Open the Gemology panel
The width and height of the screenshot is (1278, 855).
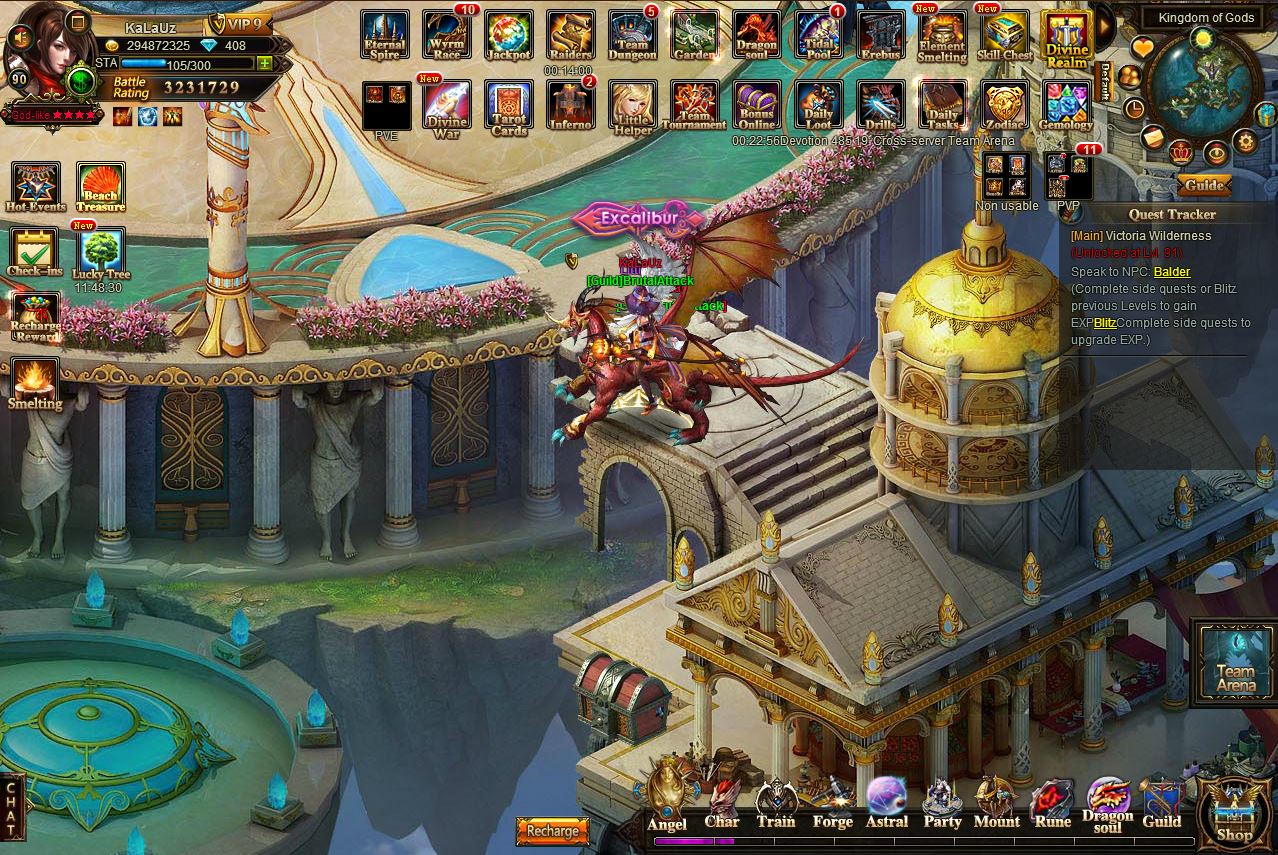pos(1066,107)
